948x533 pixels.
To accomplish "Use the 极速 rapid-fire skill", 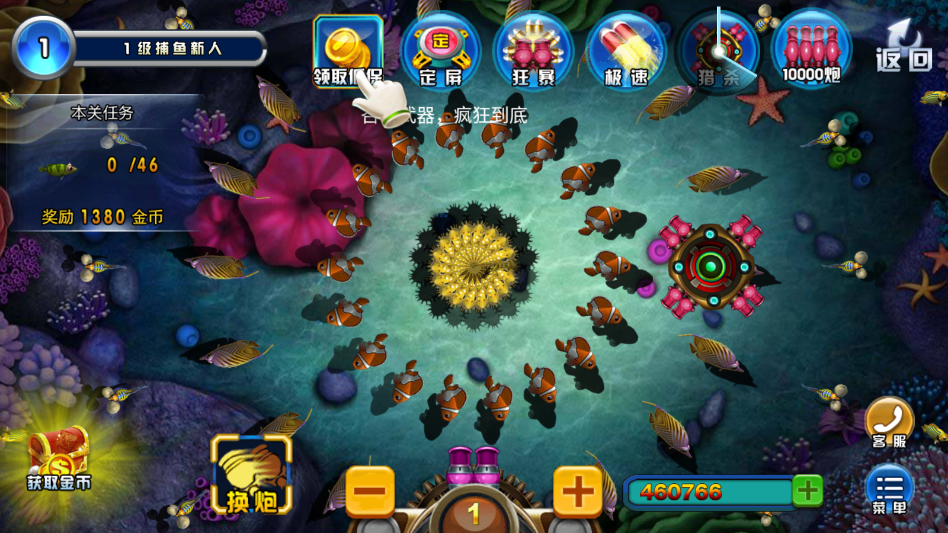I will (x=627, y=50).
